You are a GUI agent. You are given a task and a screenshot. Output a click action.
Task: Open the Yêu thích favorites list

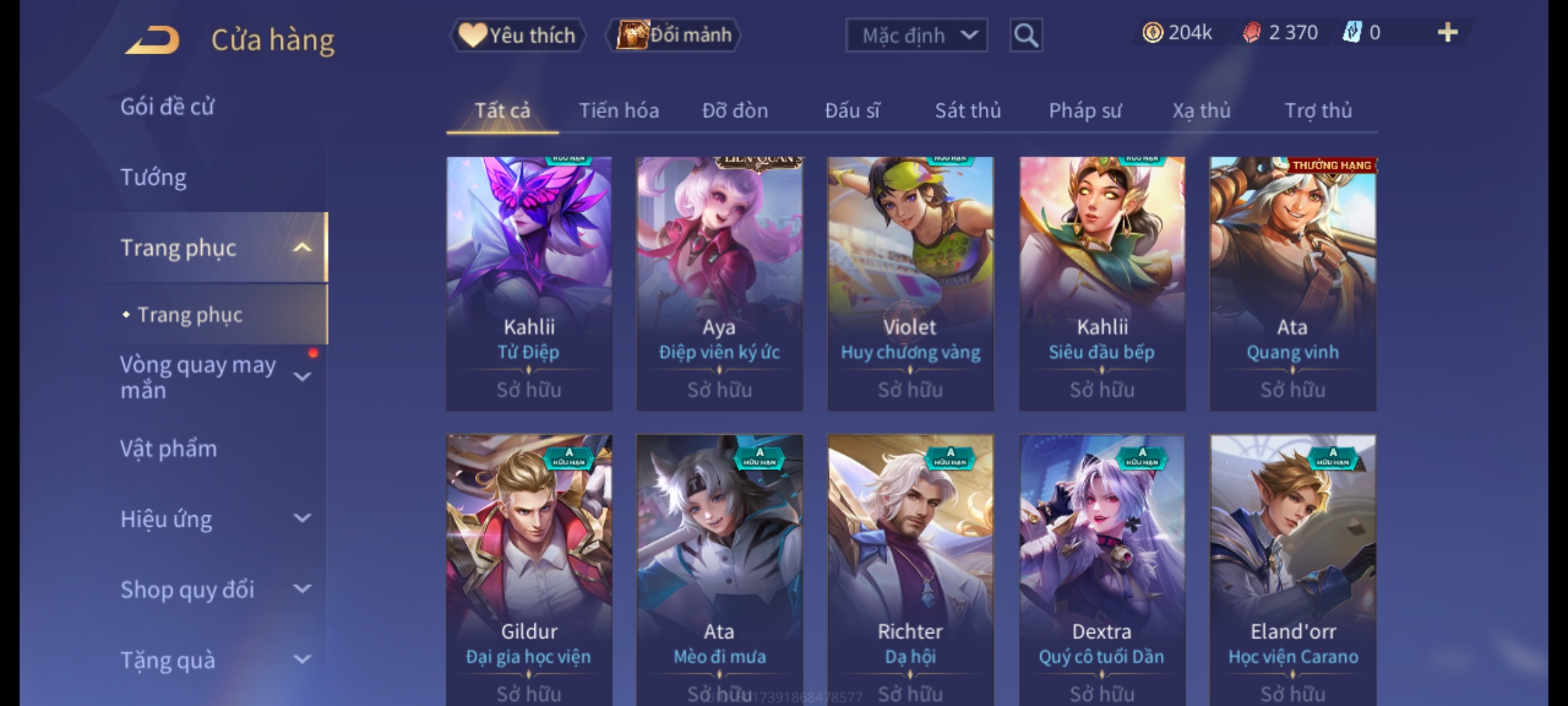(x=517, y=35)
